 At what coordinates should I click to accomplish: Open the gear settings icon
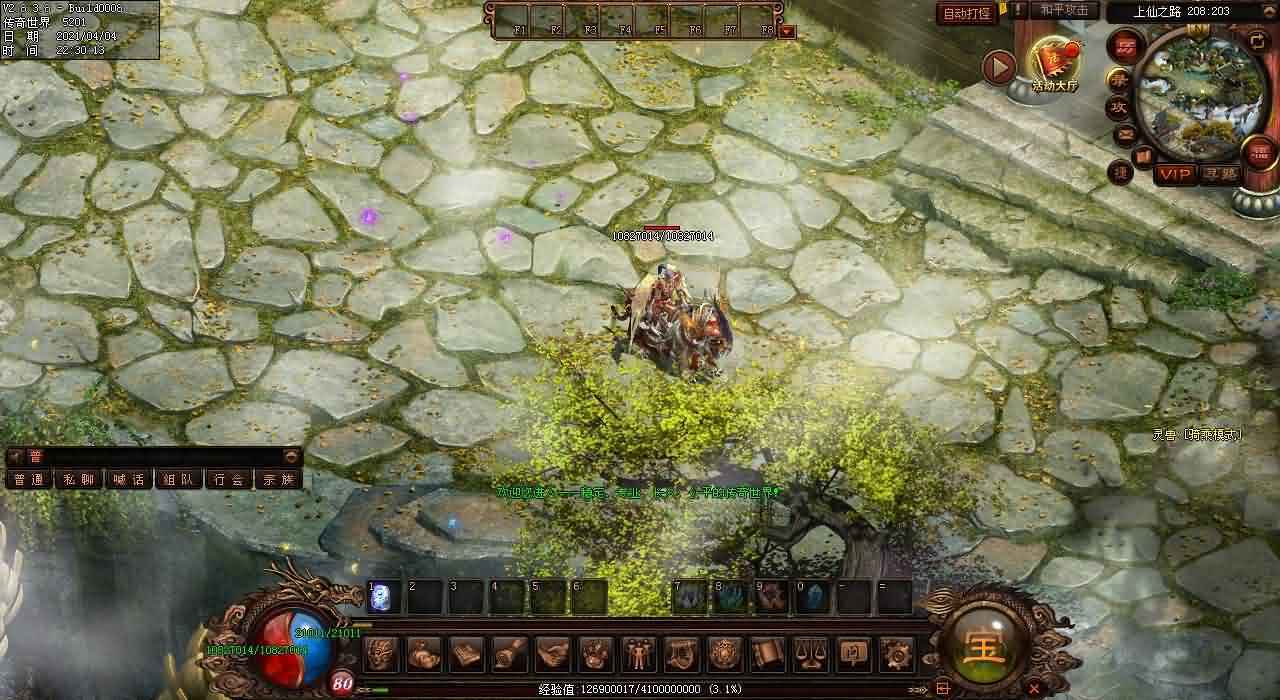(895, 654)
